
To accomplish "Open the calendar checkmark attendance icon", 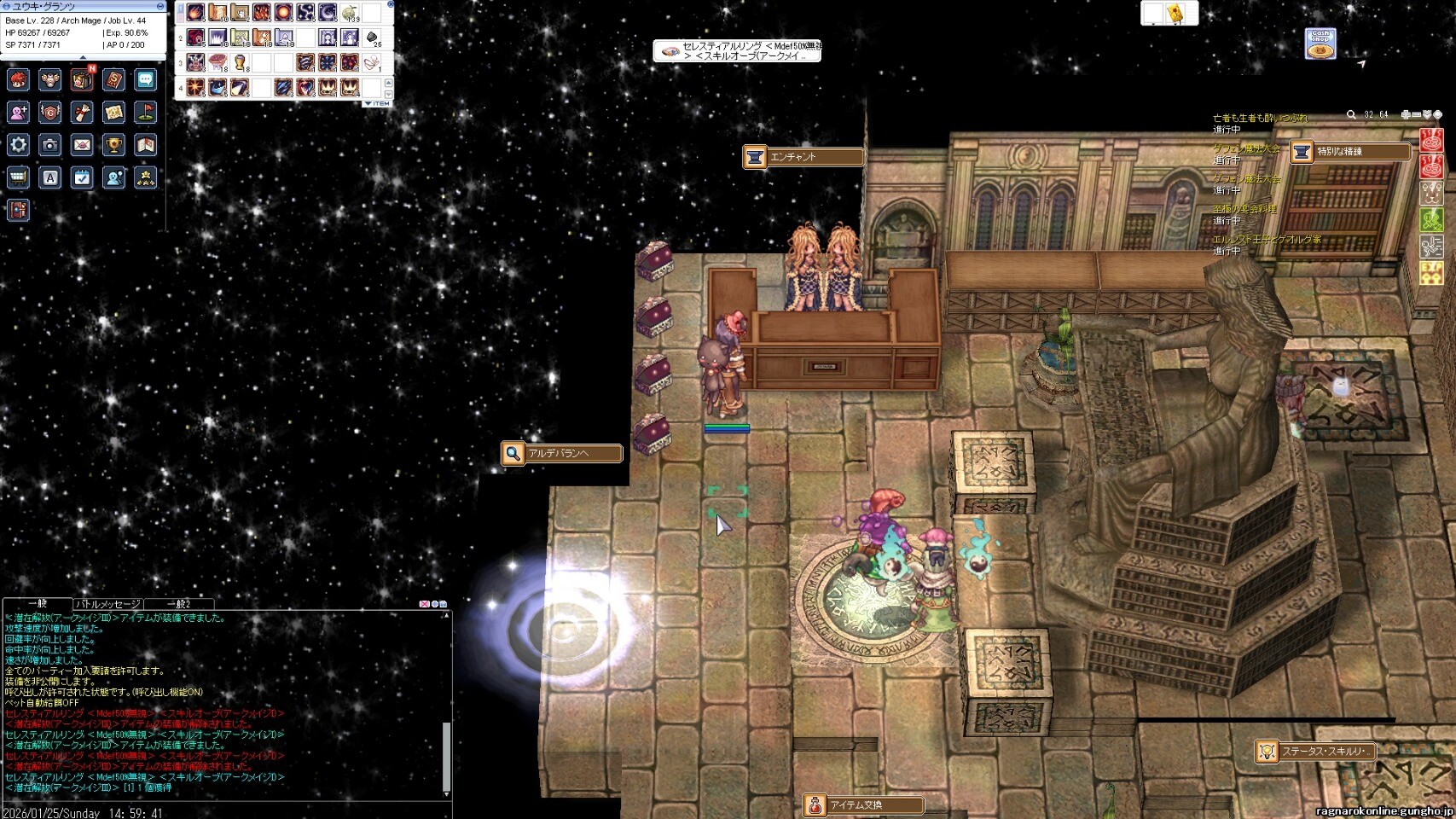I will click(82, 177).
